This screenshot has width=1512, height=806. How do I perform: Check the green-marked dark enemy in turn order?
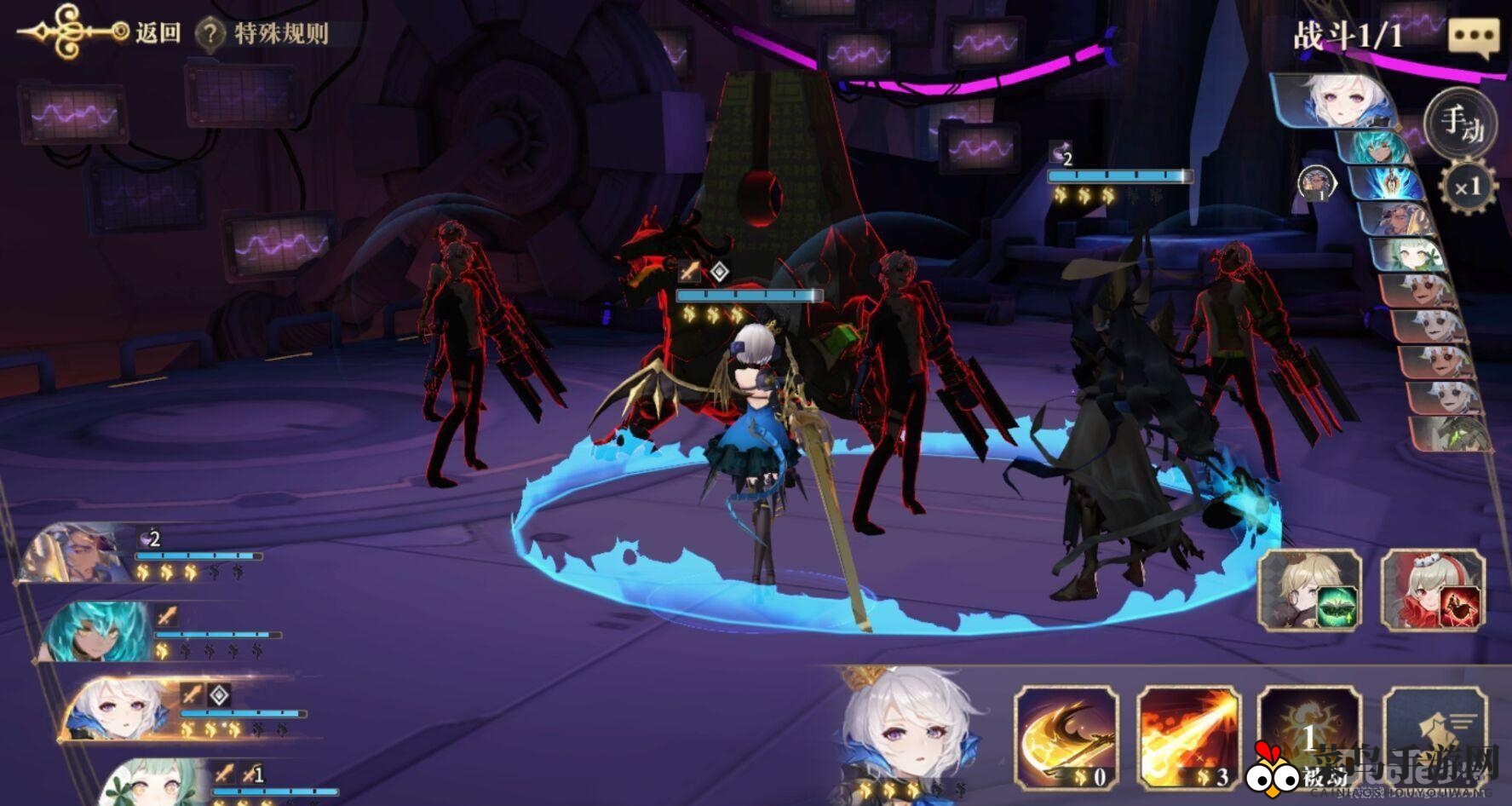coord(1452,435)
